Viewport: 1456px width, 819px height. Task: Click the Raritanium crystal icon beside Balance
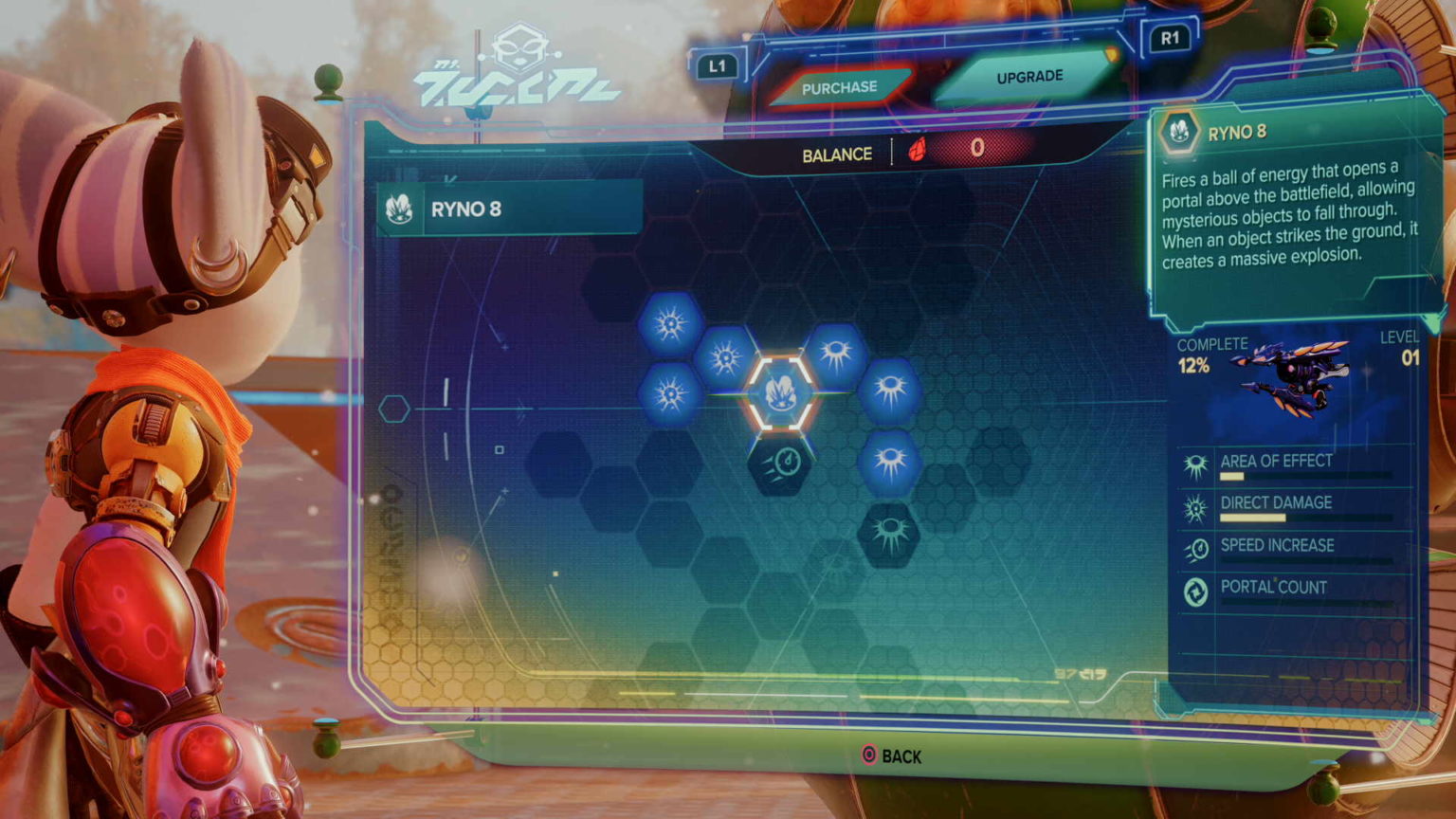point(918,151)
